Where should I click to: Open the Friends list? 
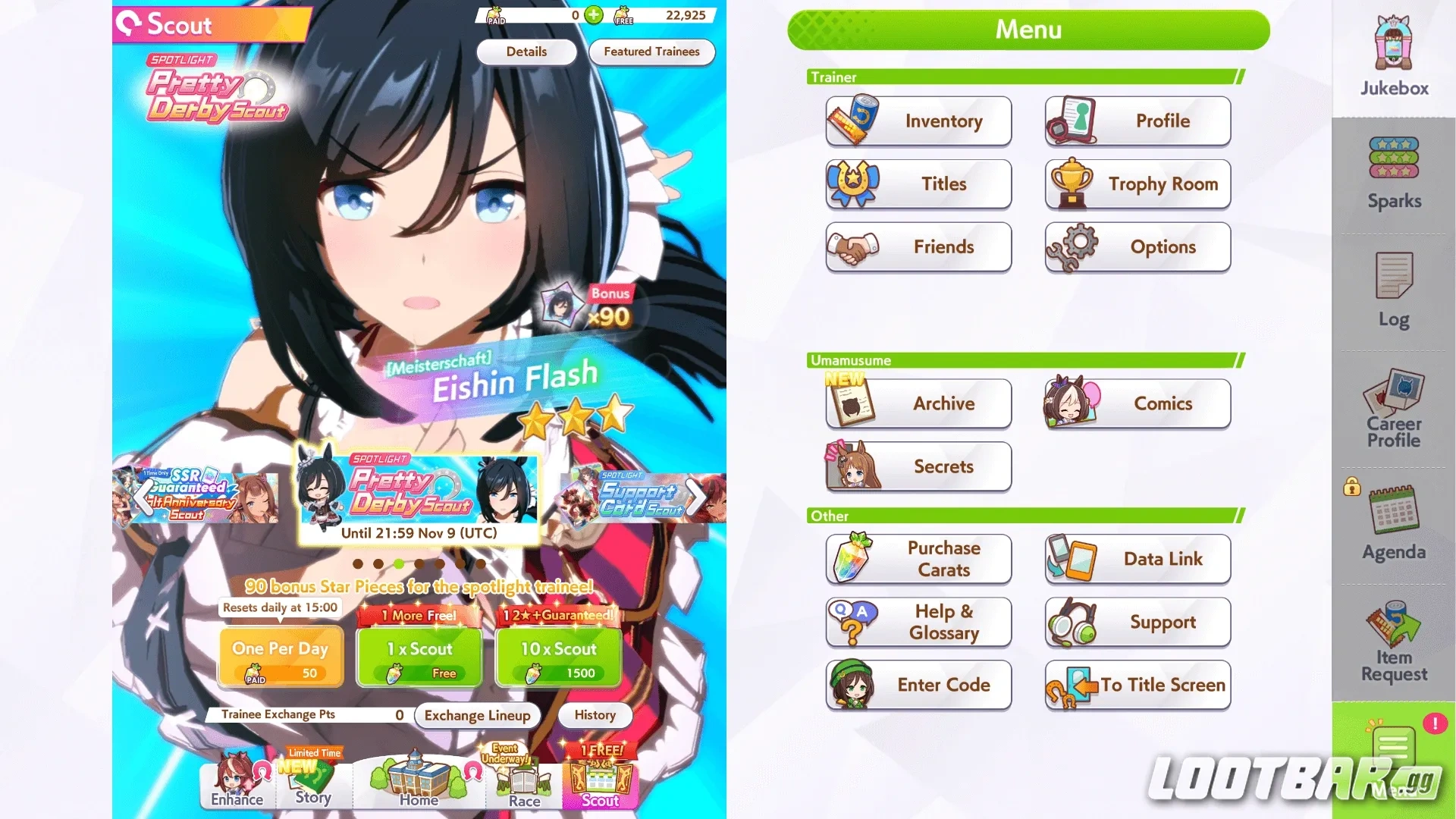point(918,247)
